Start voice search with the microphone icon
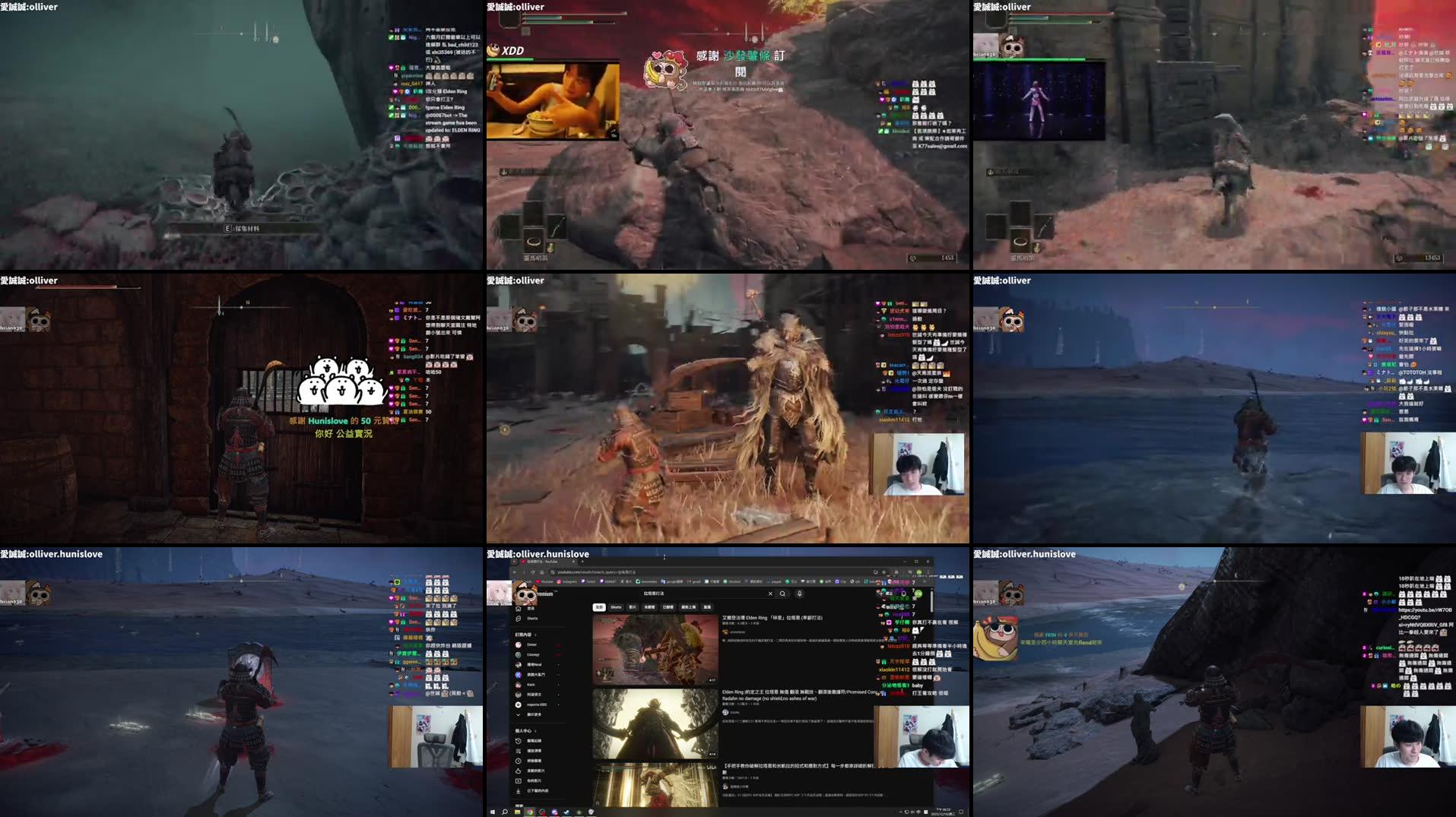 [x=799, y=594]
